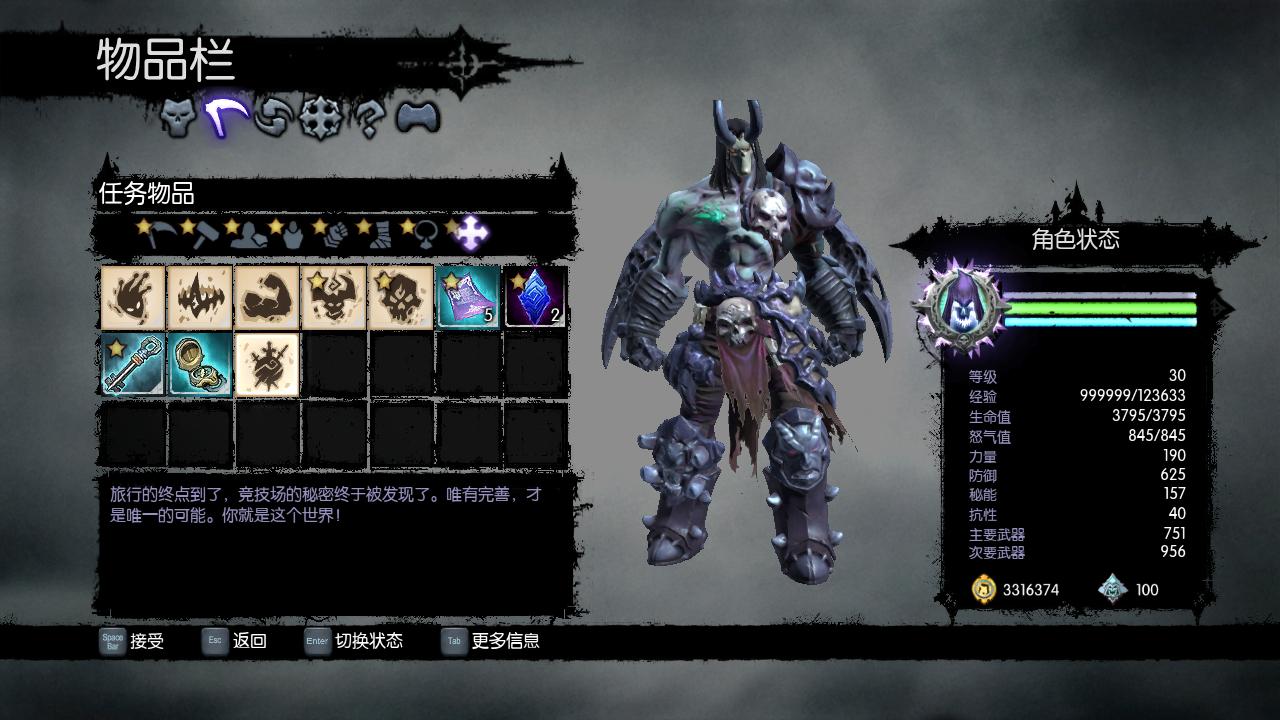
Task: Pick the purple scroll page item
Action: 468,297
